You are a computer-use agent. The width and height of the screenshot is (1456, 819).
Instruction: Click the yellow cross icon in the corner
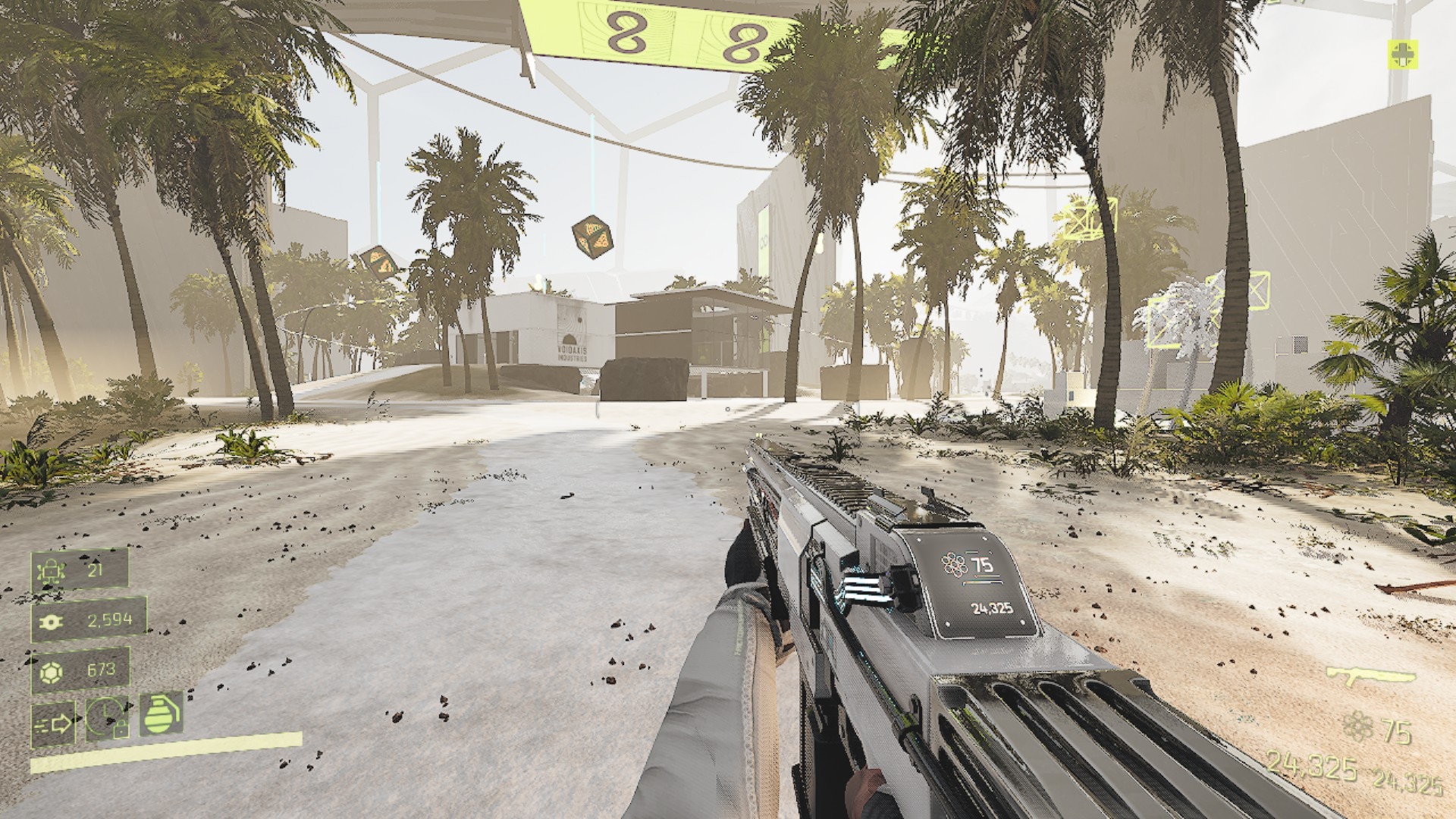[x=1403, y=55]
